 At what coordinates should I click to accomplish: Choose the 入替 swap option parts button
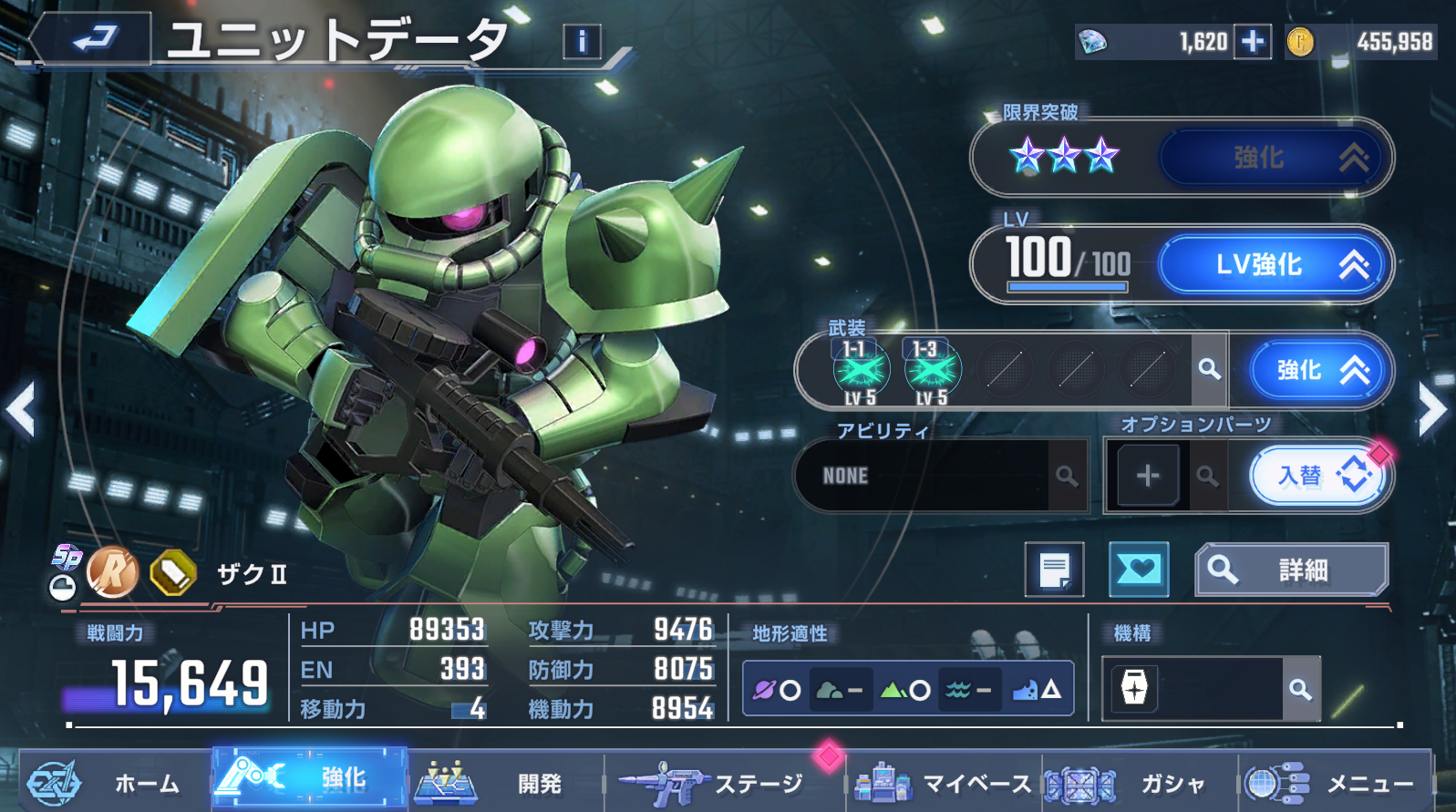tap(1318, 476)
